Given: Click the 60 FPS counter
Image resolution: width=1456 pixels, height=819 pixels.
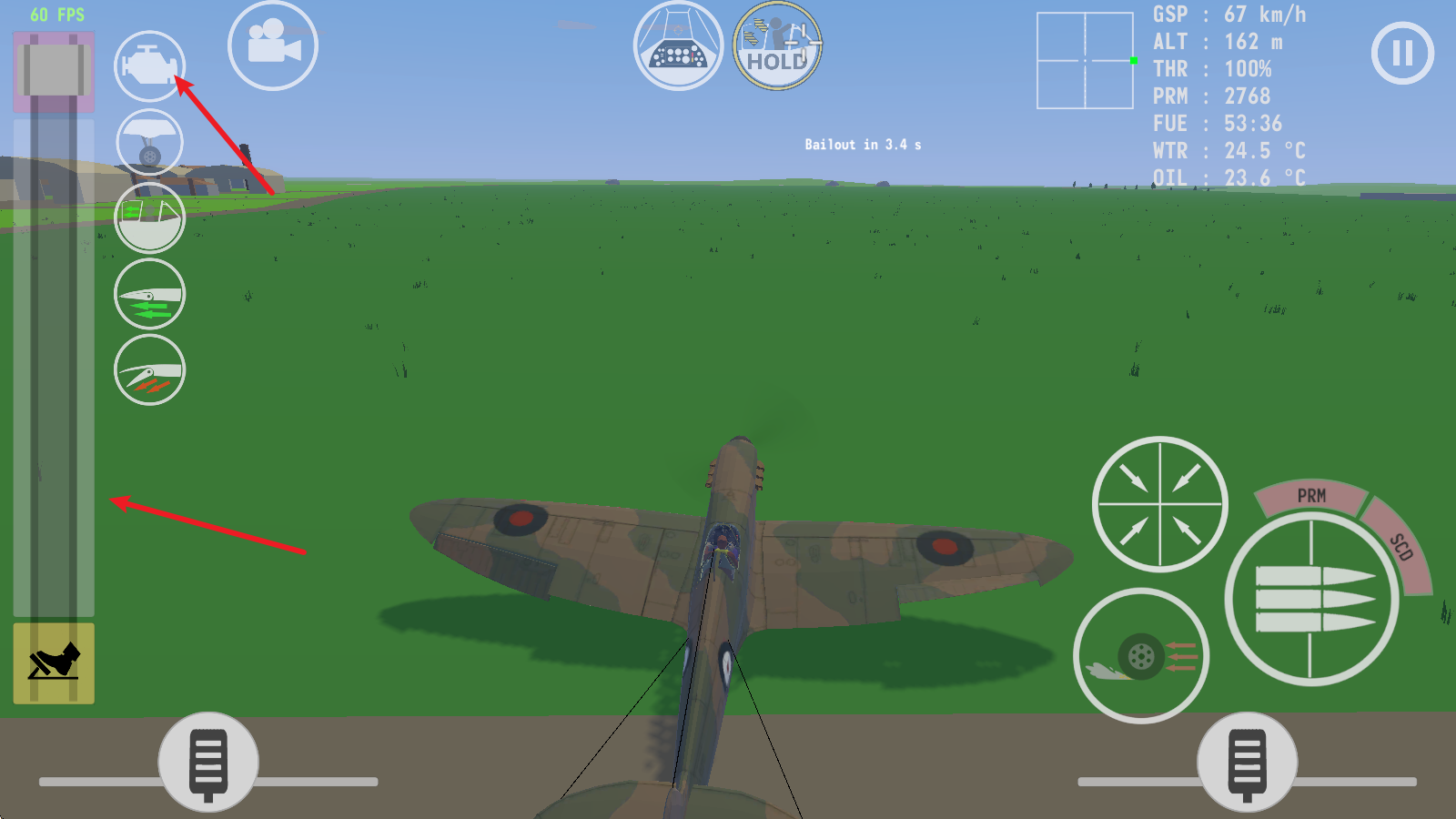Looking at the screenshot, I should click(56, 14).
